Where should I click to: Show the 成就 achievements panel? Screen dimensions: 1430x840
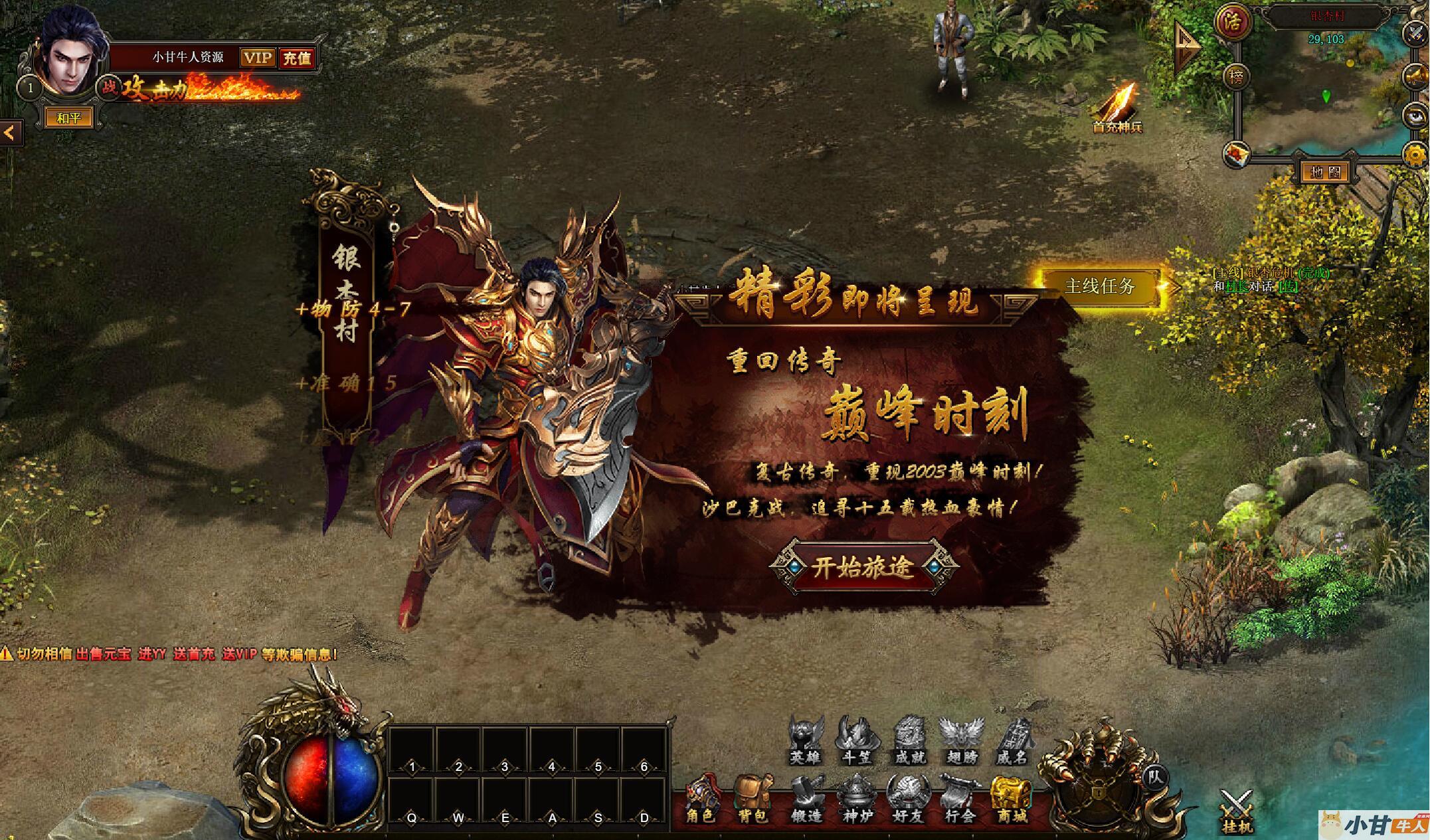[909, 740]
